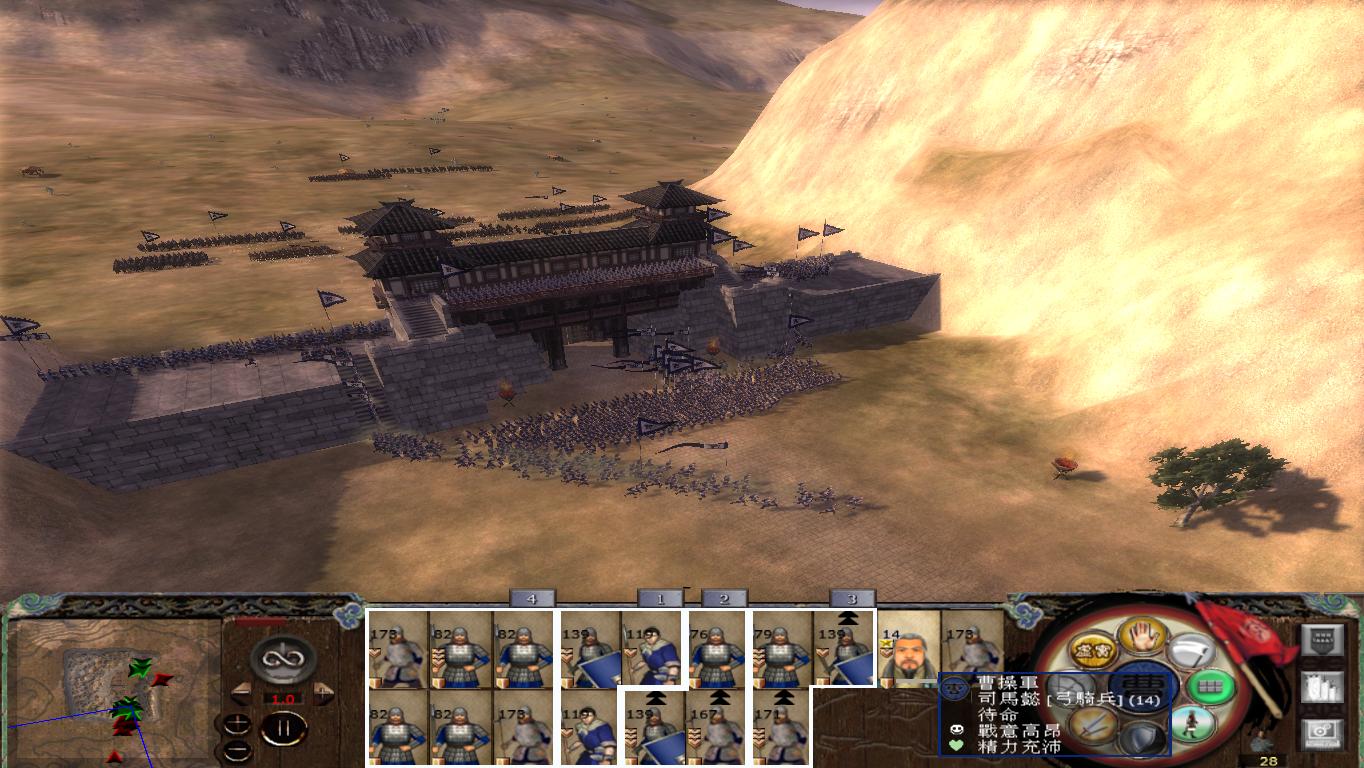The image size is (1364, 768).
Task: Select the blue faction banner wheel icon
Action: coord(1141,684)
